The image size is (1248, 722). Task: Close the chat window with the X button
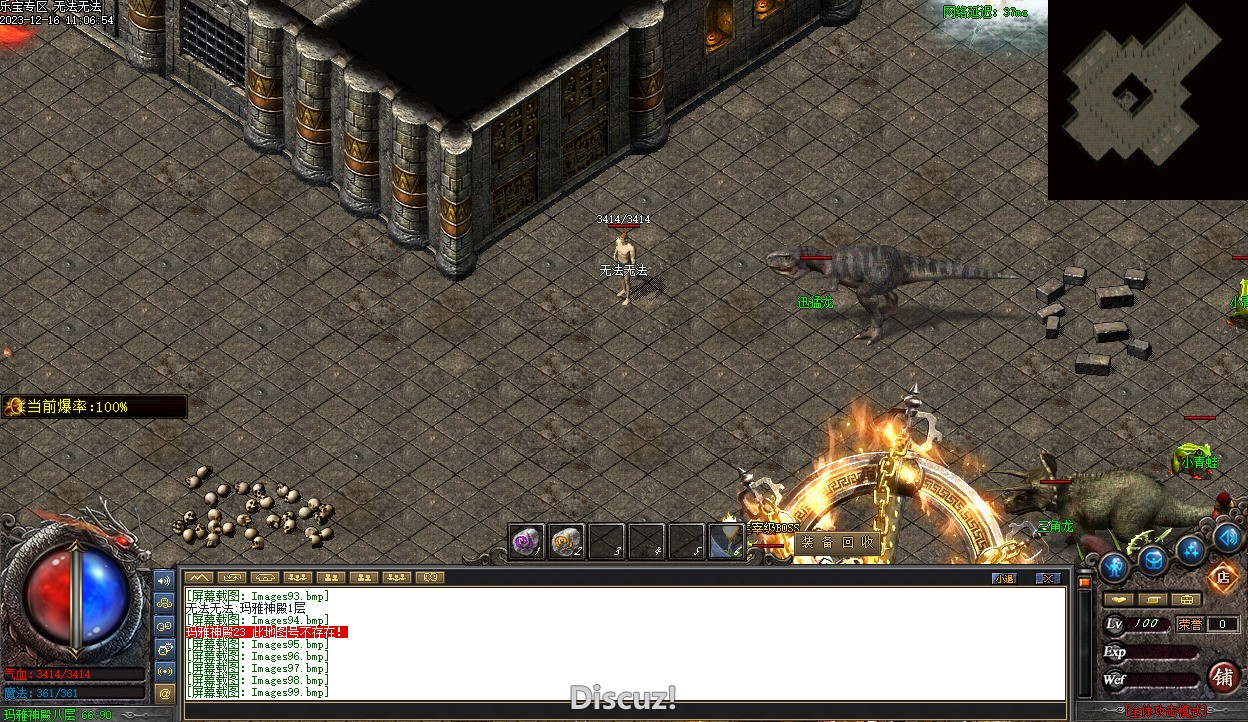click(x=1047, y=578)
